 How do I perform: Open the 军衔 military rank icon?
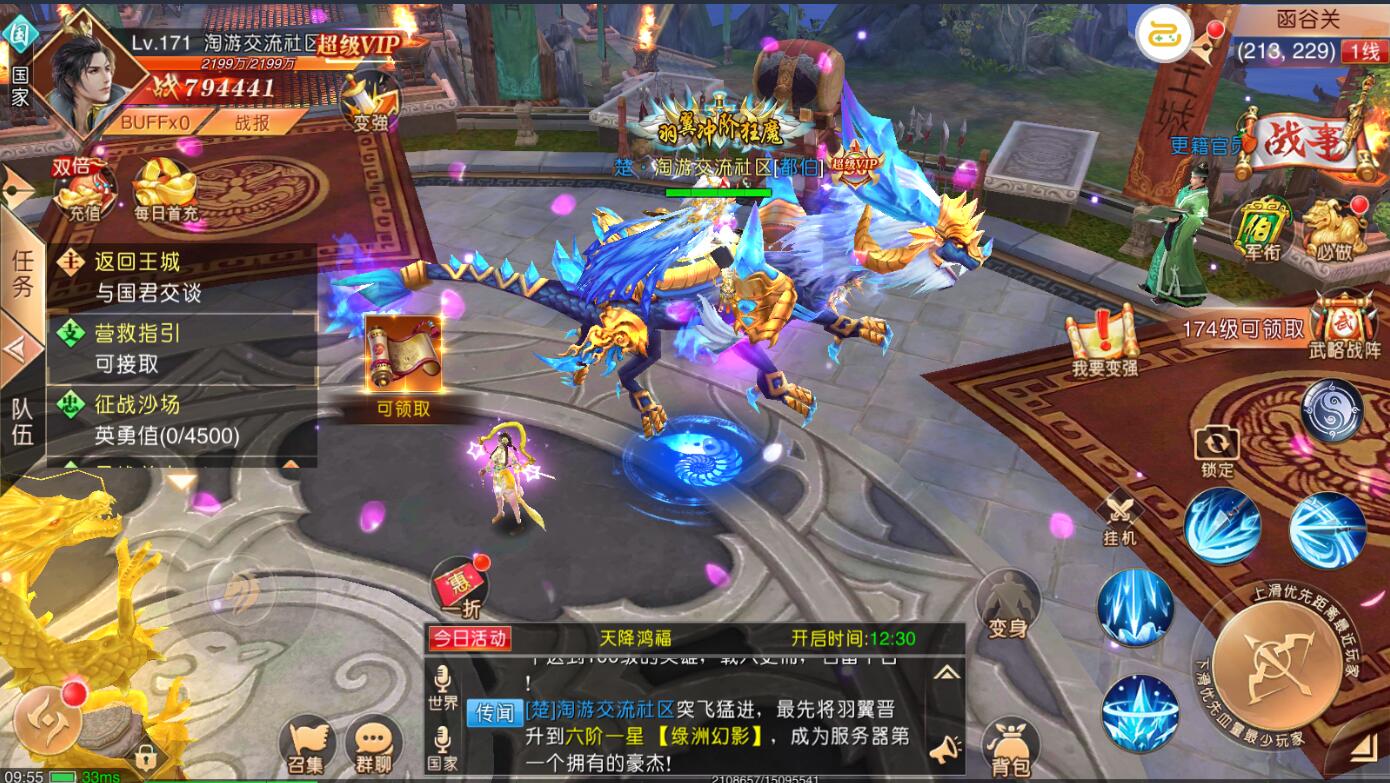pyautogui.click(x=1261, y=229)
